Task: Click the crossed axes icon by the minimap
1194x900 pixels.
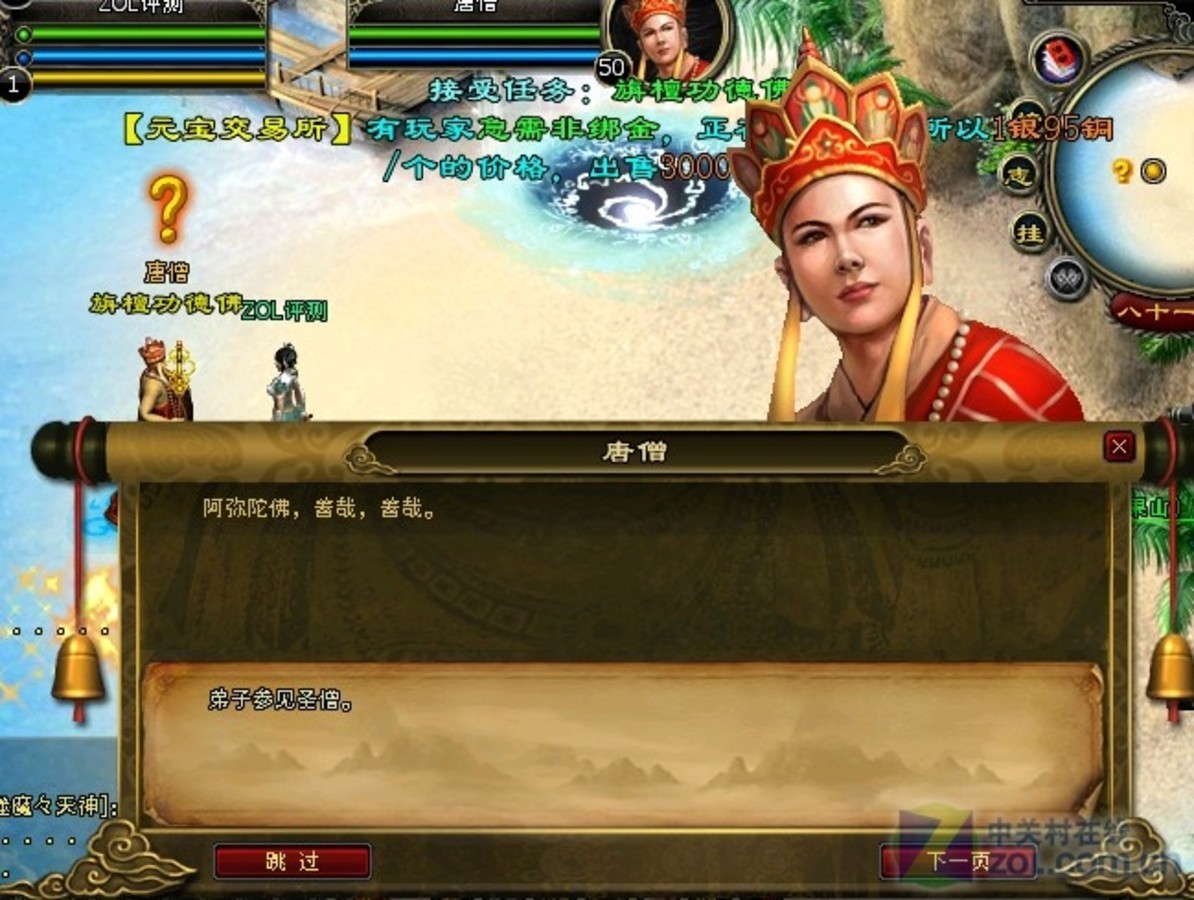Action: (x=1066, y=278)
